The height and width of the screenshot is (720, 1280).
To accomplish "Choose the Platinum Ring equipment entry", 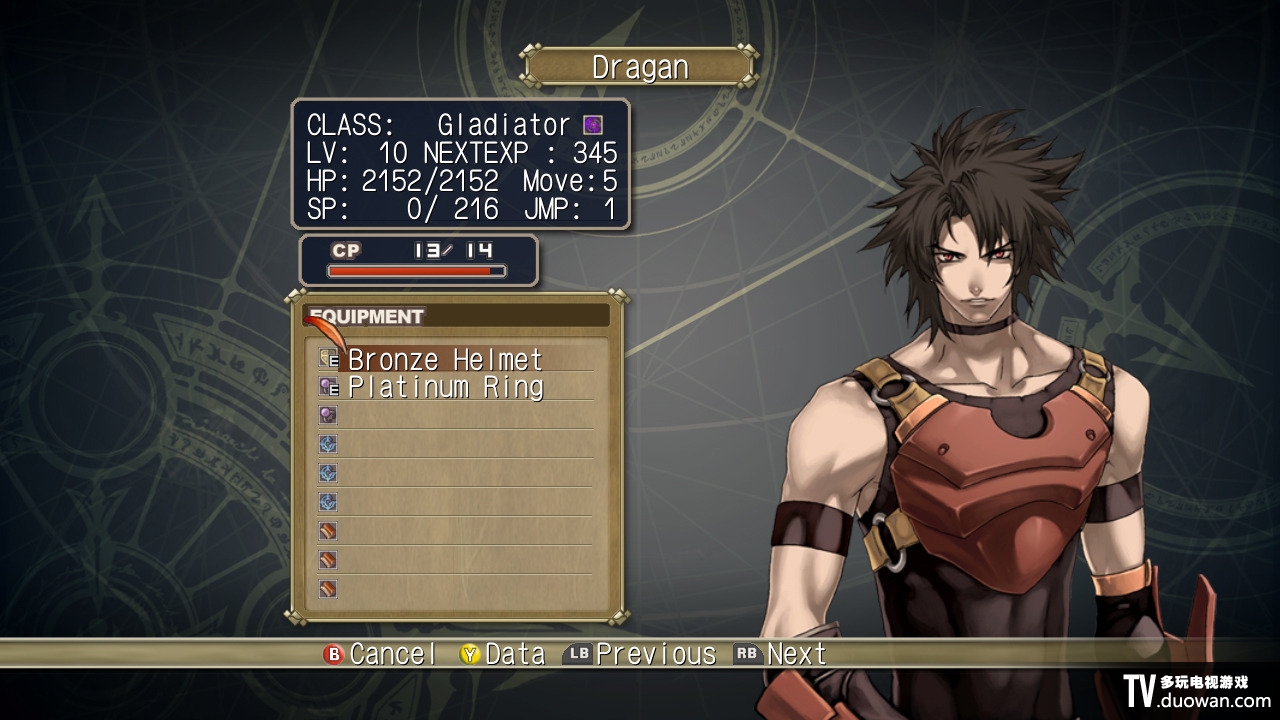I will 445,387.
